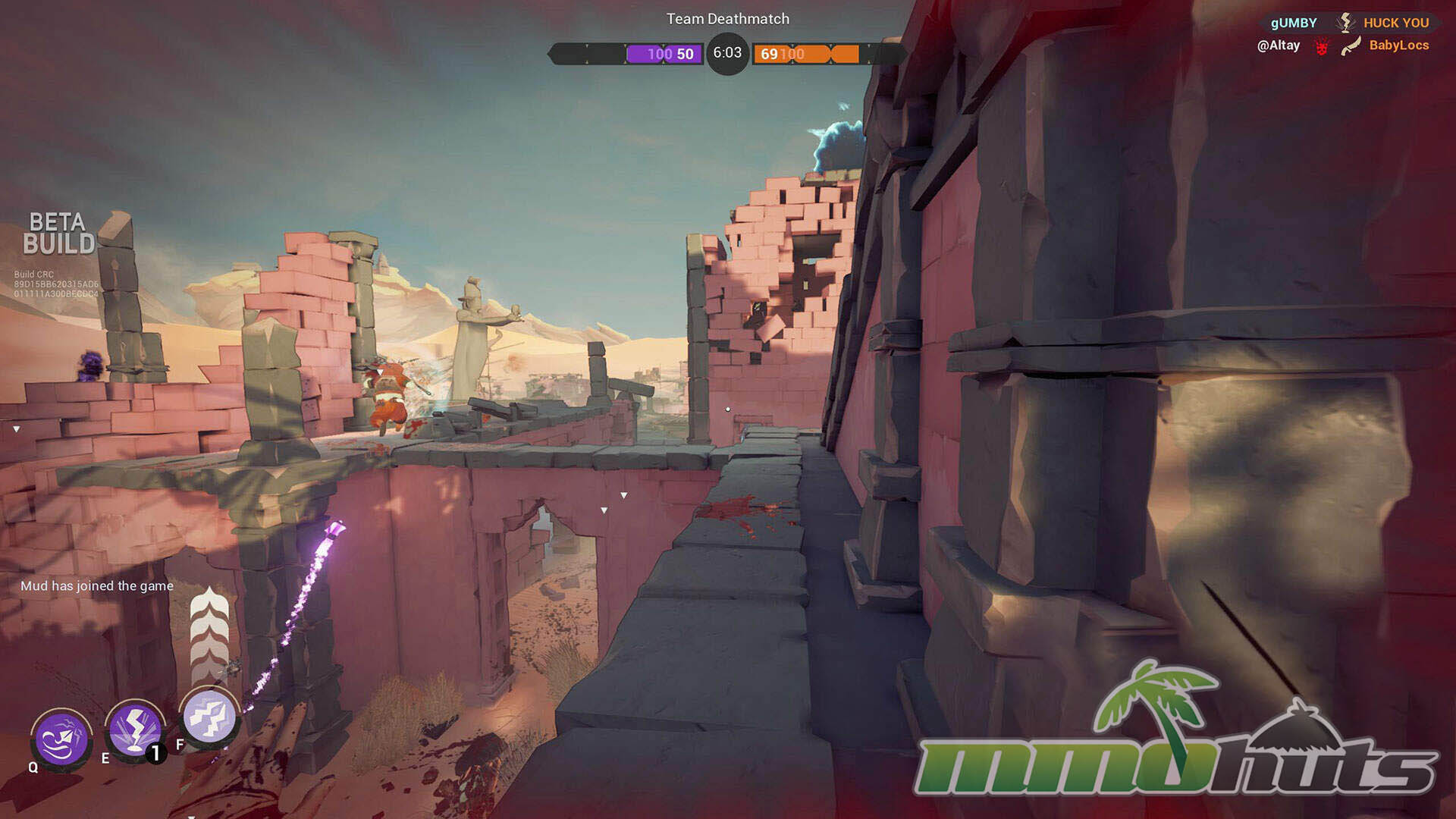
Task: Select the gUMBY kill feed entry
Action: (x=1293, y=23)
